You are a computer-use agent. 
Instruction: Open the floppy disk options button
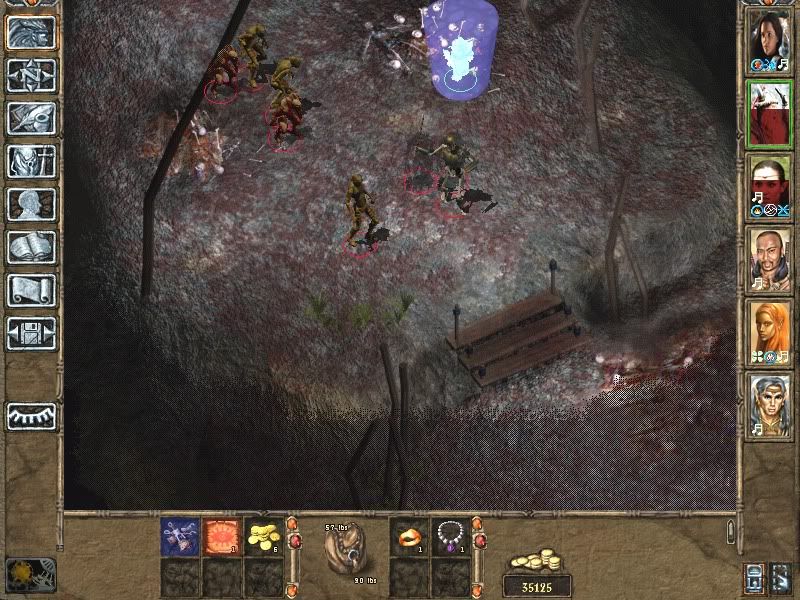pyautogui.click(x=31, y=333)
